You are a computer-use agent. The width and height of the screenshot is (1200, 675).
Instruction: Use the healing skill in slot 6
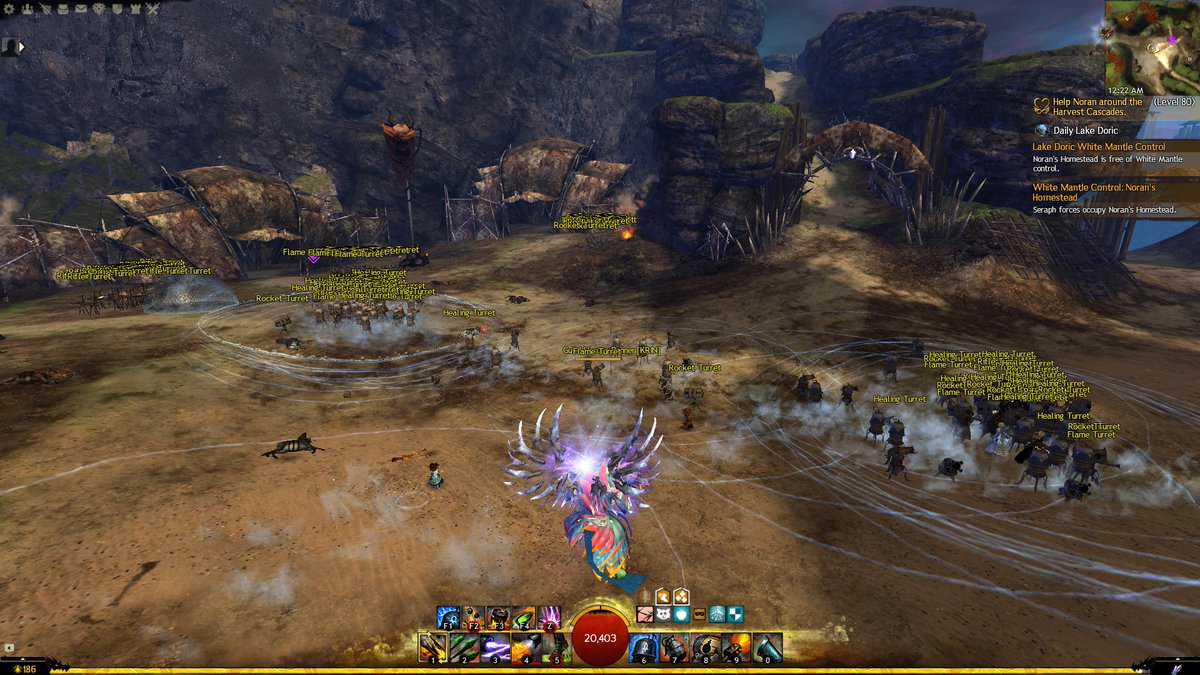pos(643,647)
